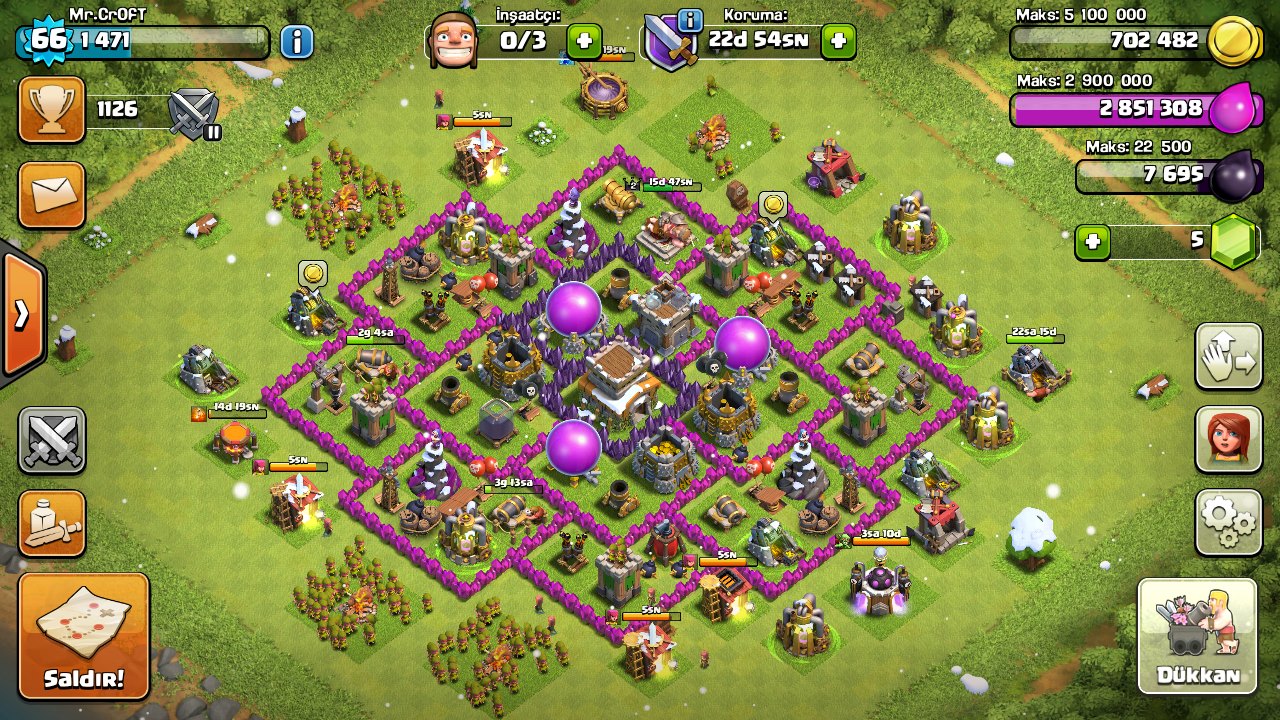Screen dimensions: 1280x720
Task: Open the red-haired villager portrait button
Action: [x=1228, y=440]
